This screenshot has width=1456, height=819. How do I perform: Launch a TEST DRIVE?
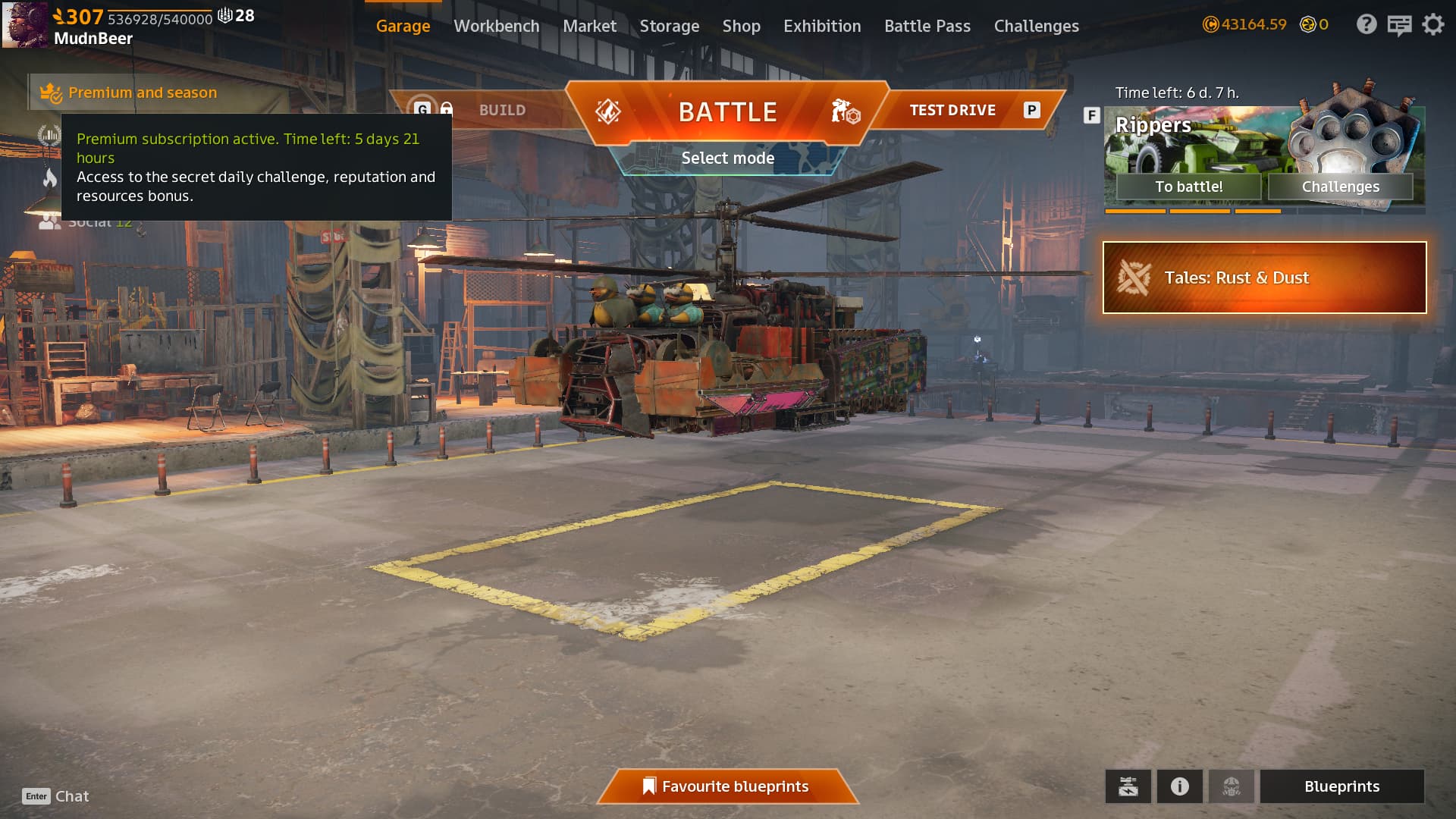tap(952, 111)
